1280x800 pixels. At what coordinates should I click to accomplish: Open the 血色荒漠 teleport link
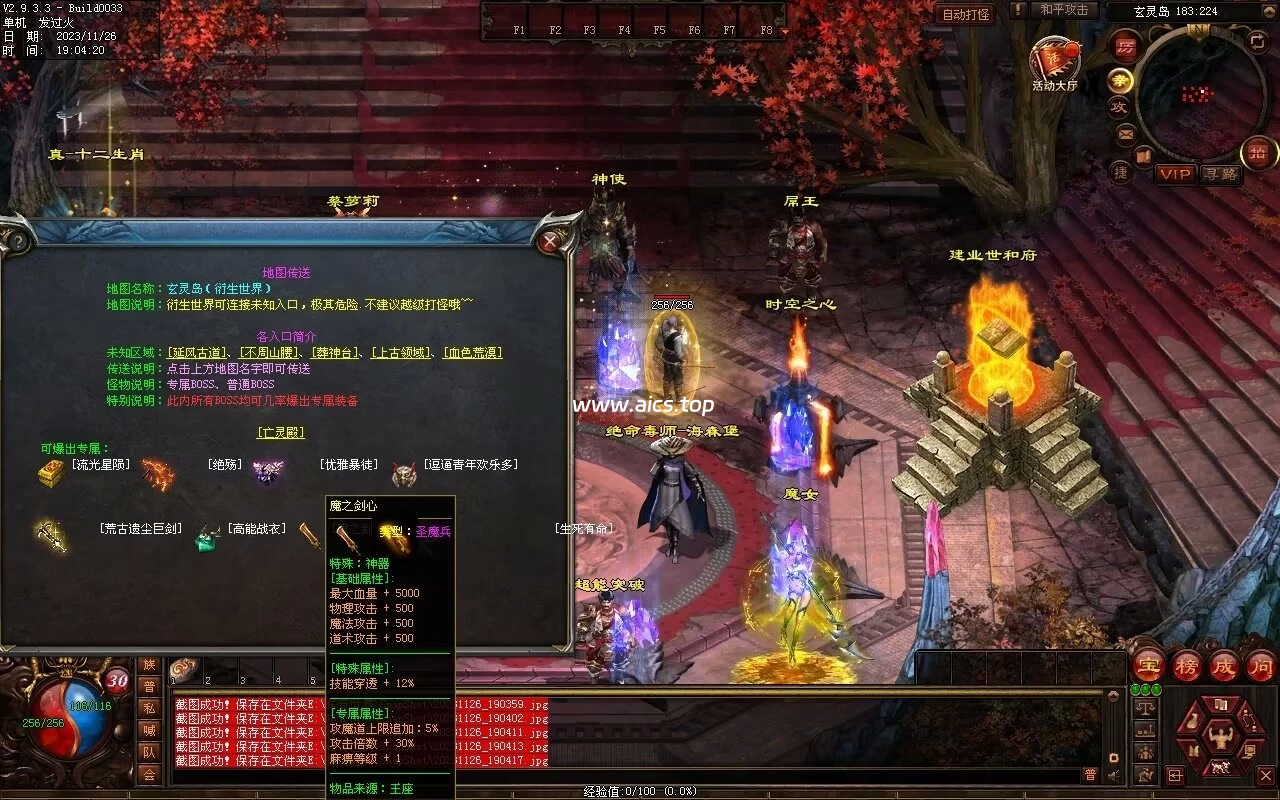[x=472, y=353]
